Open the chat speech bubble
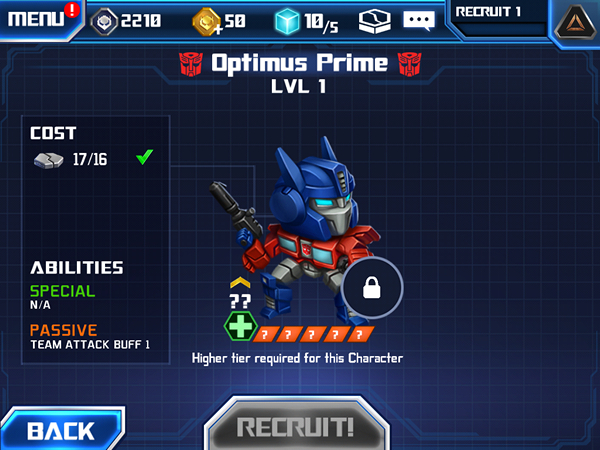 pyautogui.click(x=419, y=20)
